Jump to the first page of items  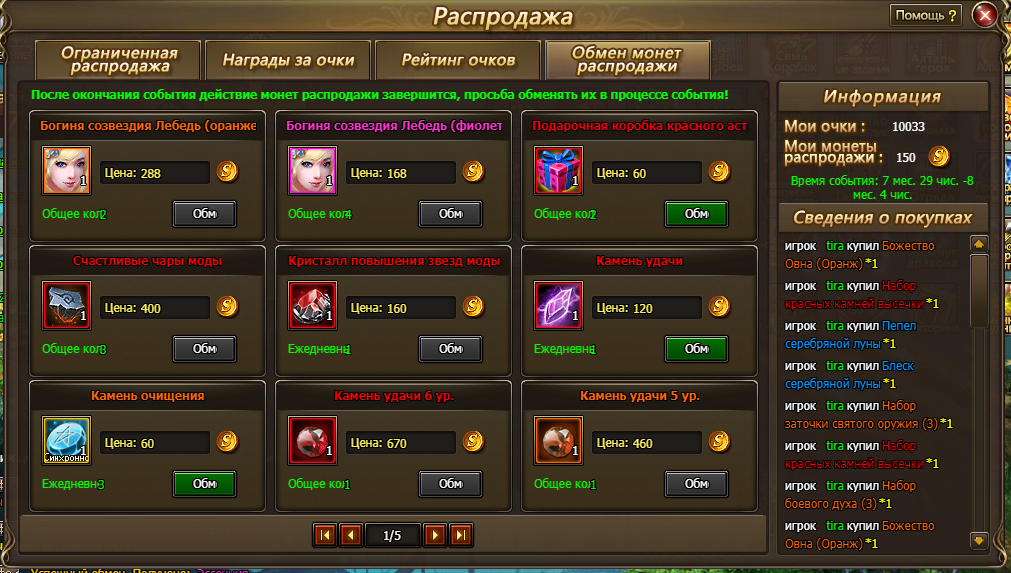324,535
